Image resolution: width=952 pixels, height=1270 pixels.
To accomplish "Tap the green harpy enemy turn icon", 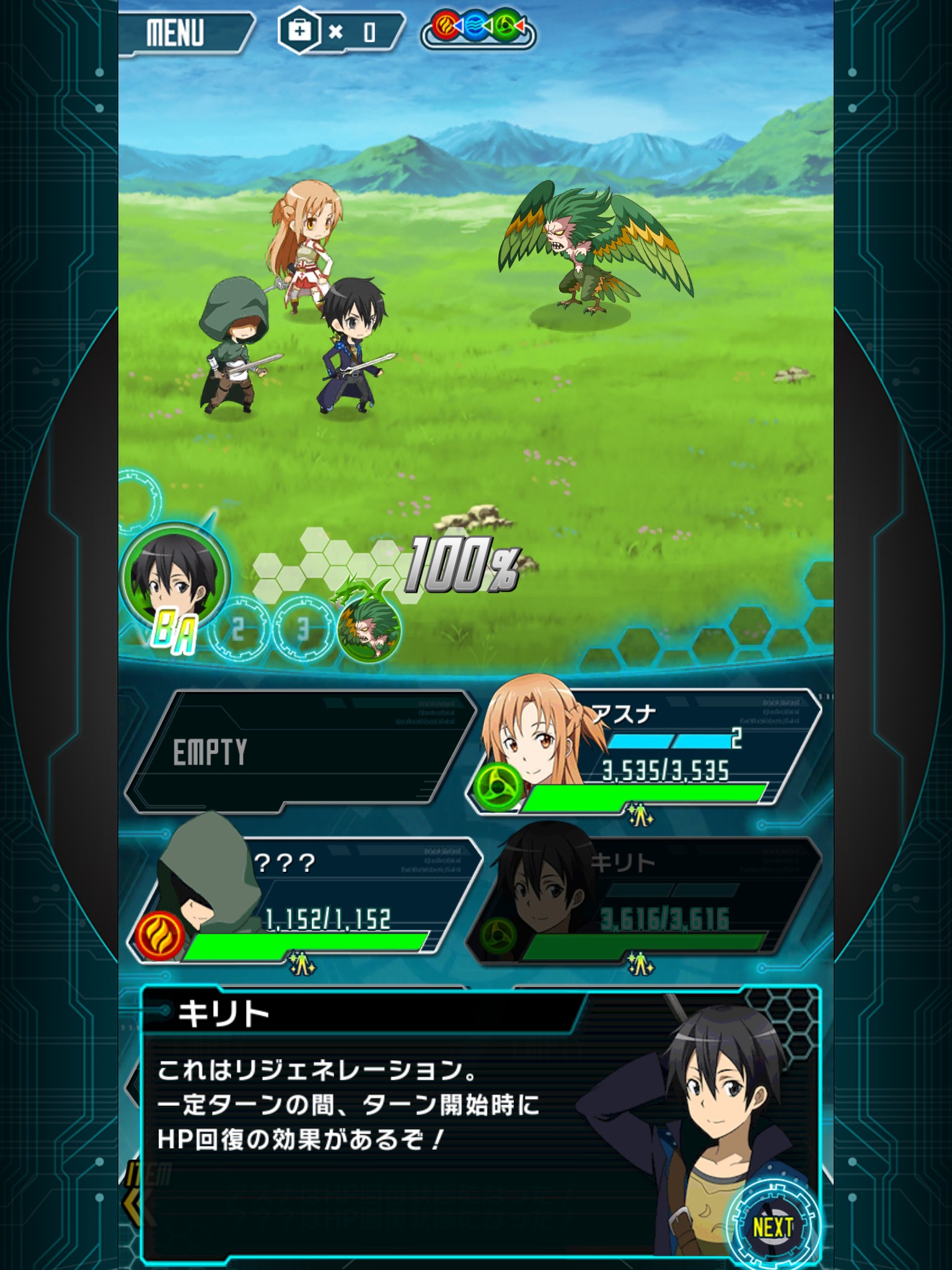I will click(368, 629).
